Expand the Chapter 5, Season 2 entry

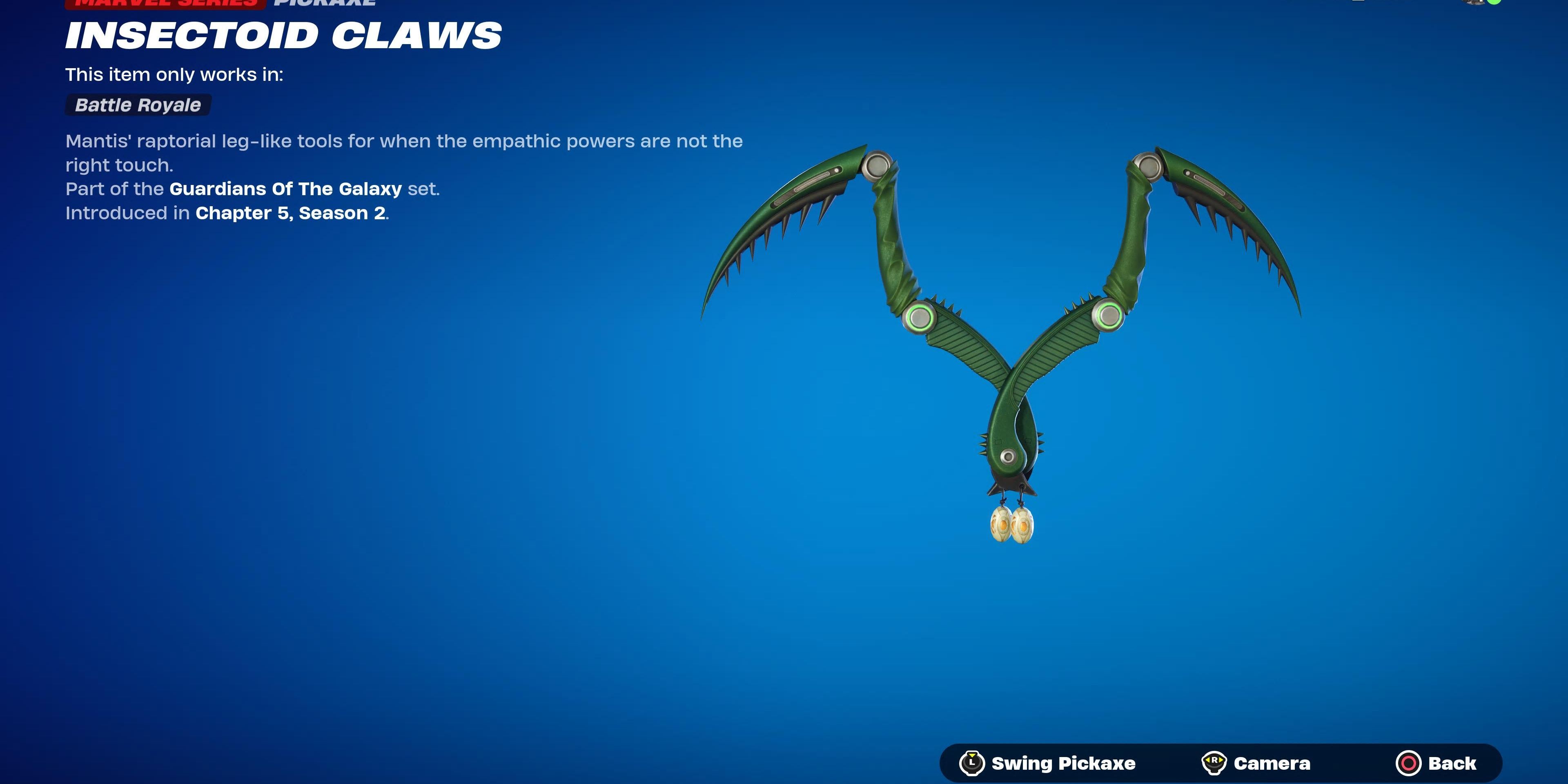290,213
